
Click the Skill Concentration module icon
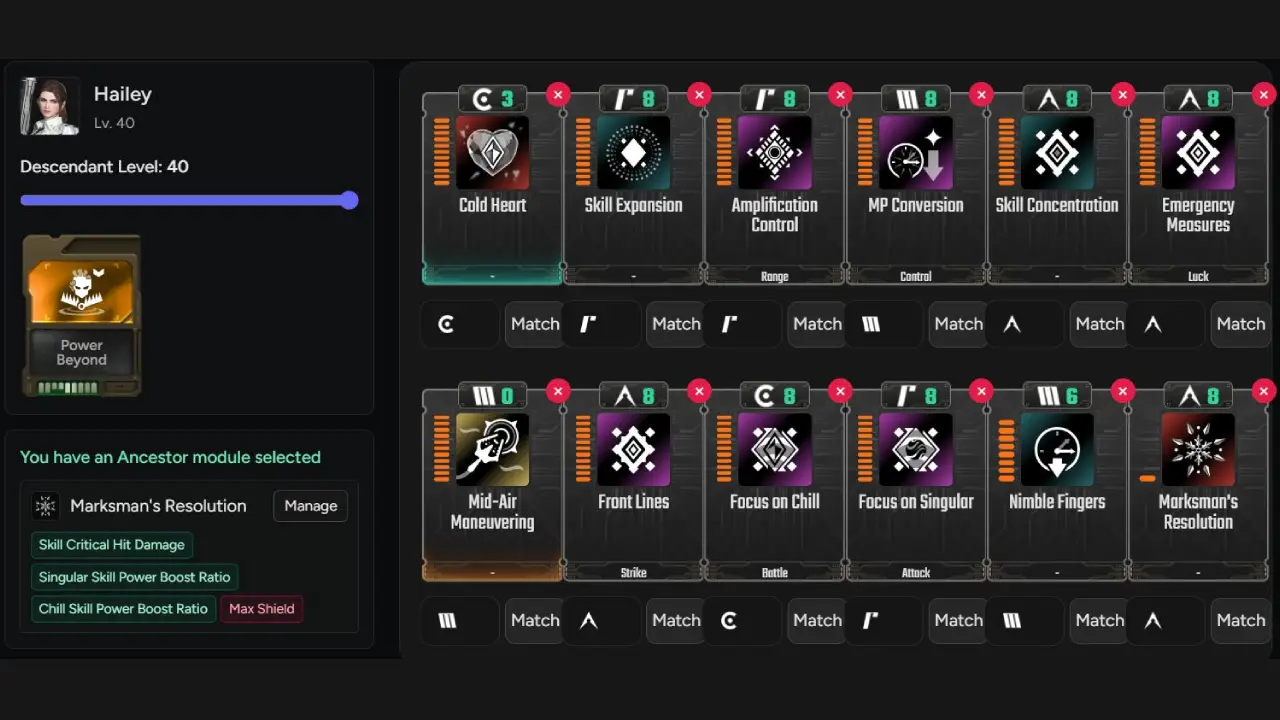1057,153
